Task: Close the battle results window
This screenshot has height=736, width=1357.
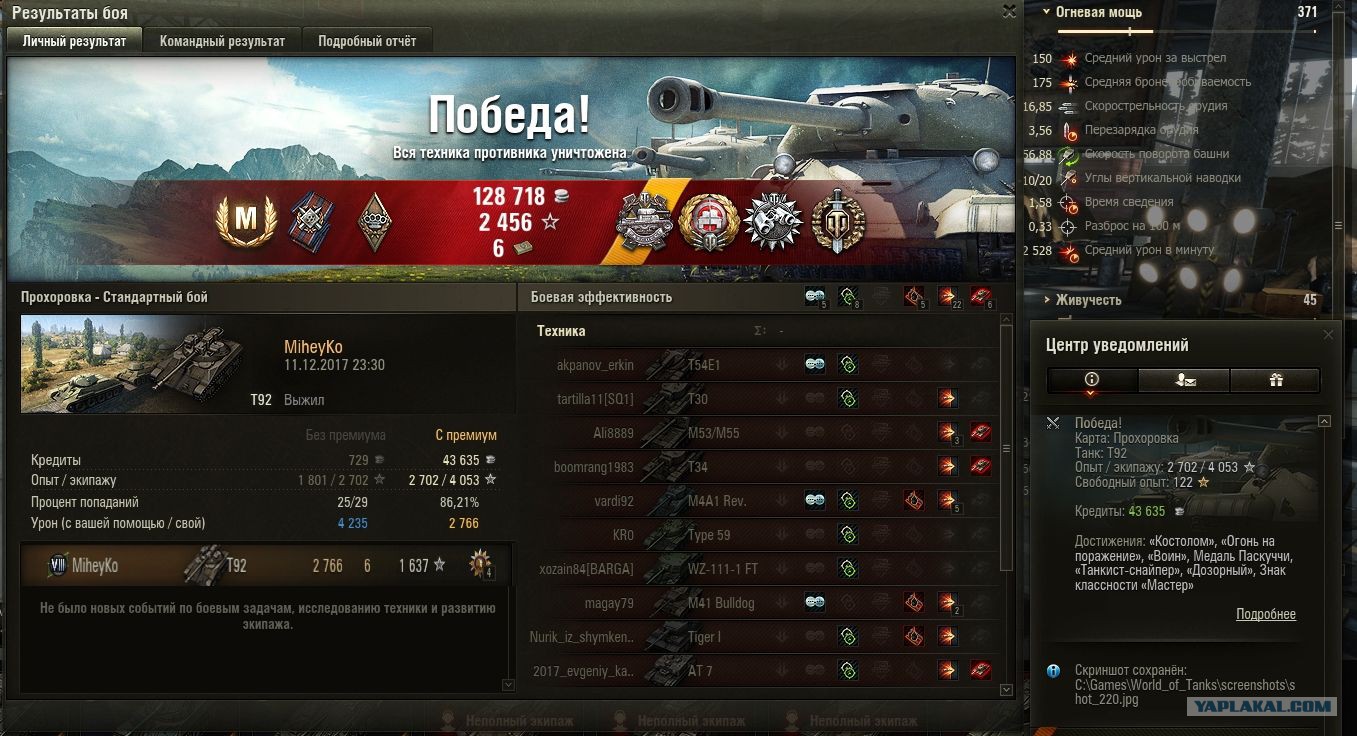Action: point(1009,11)
